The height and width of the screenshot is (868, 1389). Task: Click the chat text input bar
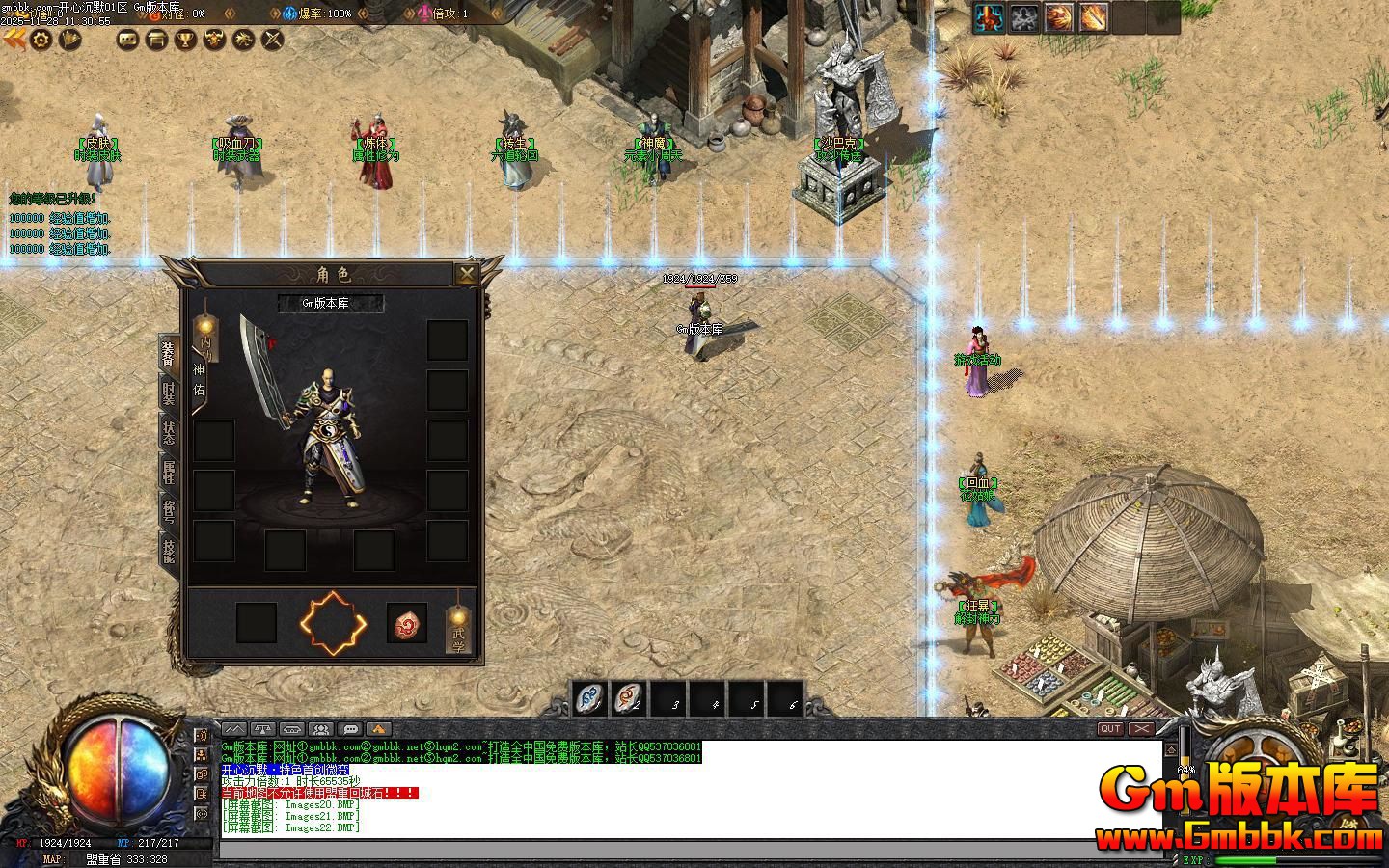[x=690, y=850]
